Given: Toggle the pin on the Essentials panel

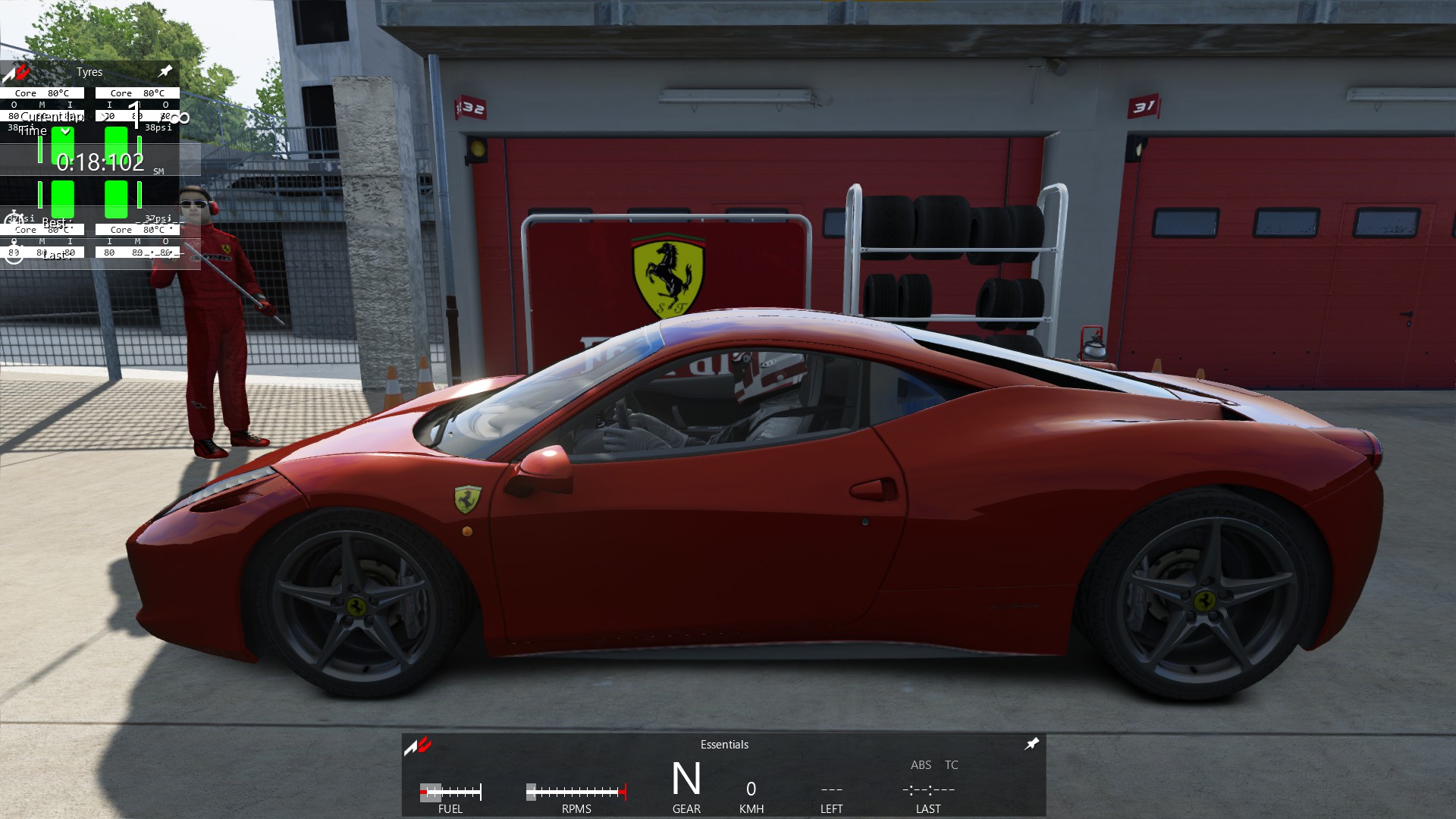Looking at the screenshot, I should click(1031, 744).
